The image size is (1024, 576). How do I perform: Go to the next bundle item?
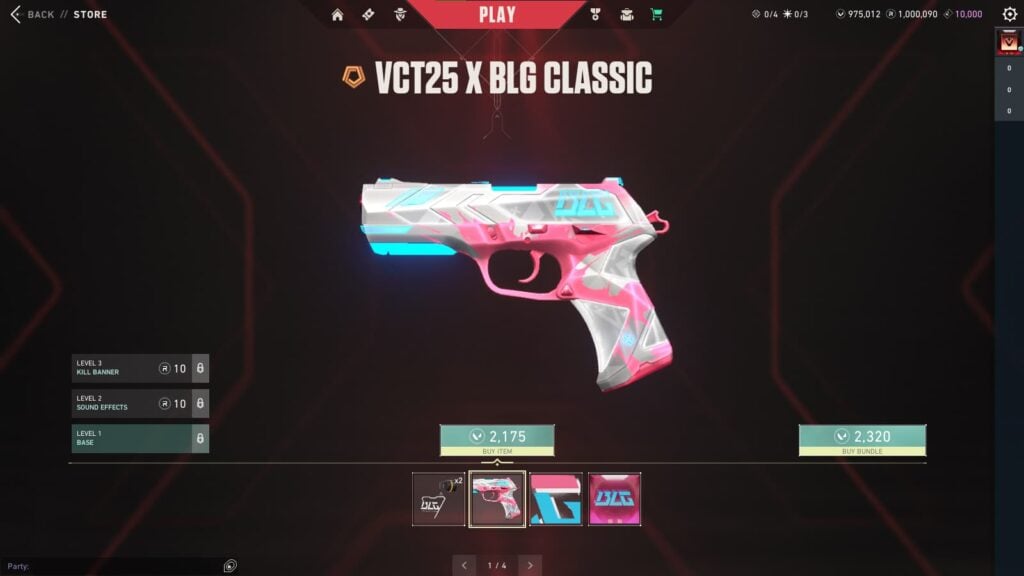pyautogui.click(x=530, y=565)
